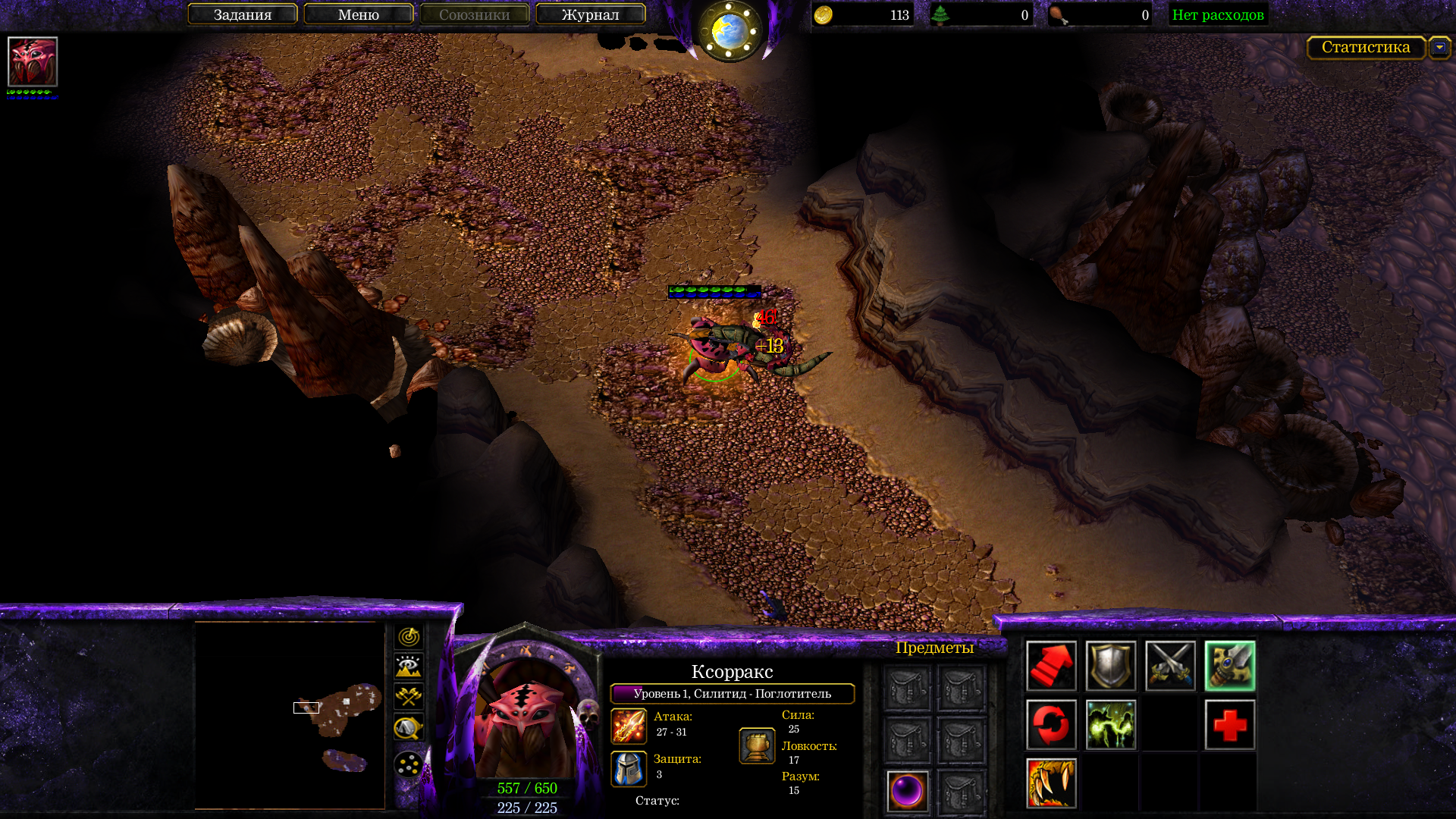
Task: Open the Задания quests menu
Action: coord(242,14)
